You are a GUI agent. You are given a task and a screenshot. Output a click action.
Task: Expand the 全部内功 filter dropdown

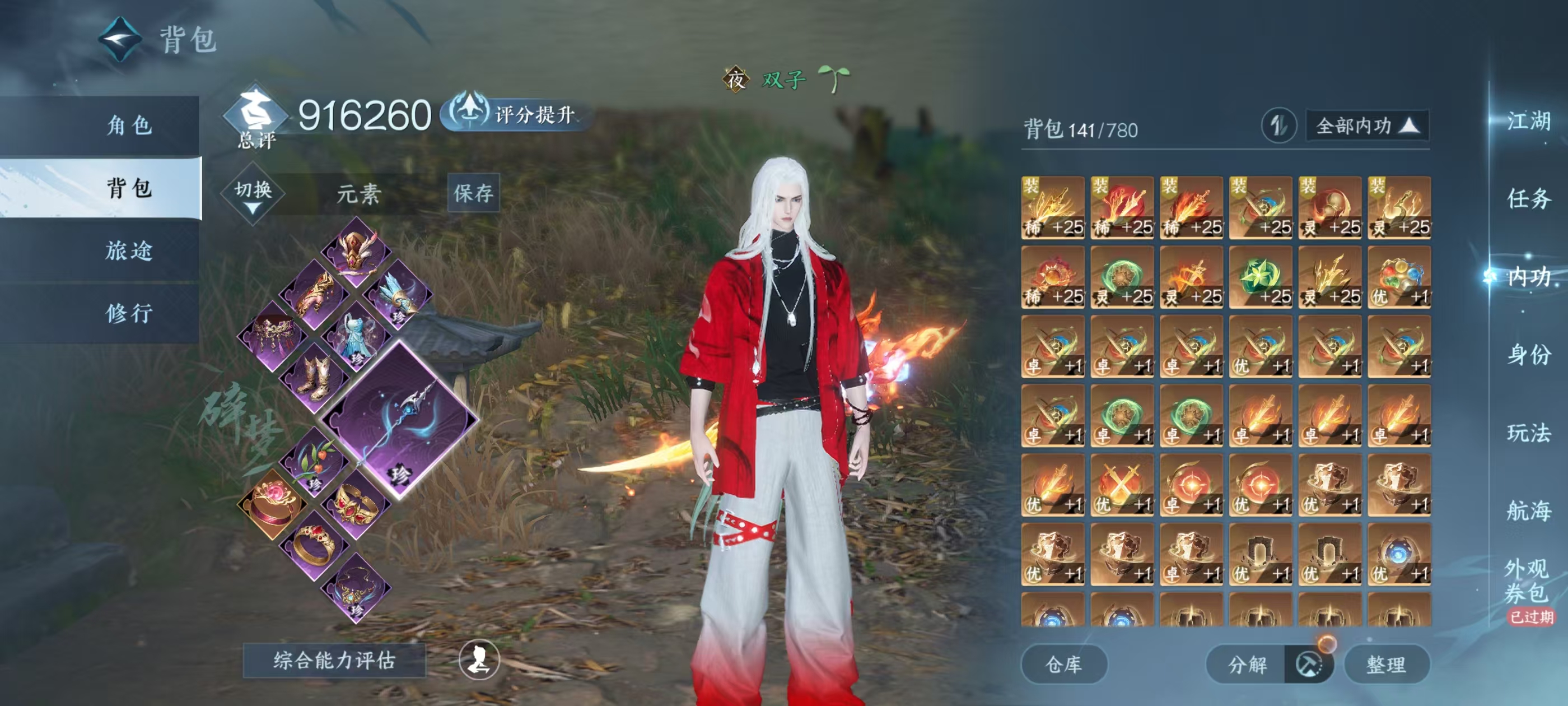1367,126
